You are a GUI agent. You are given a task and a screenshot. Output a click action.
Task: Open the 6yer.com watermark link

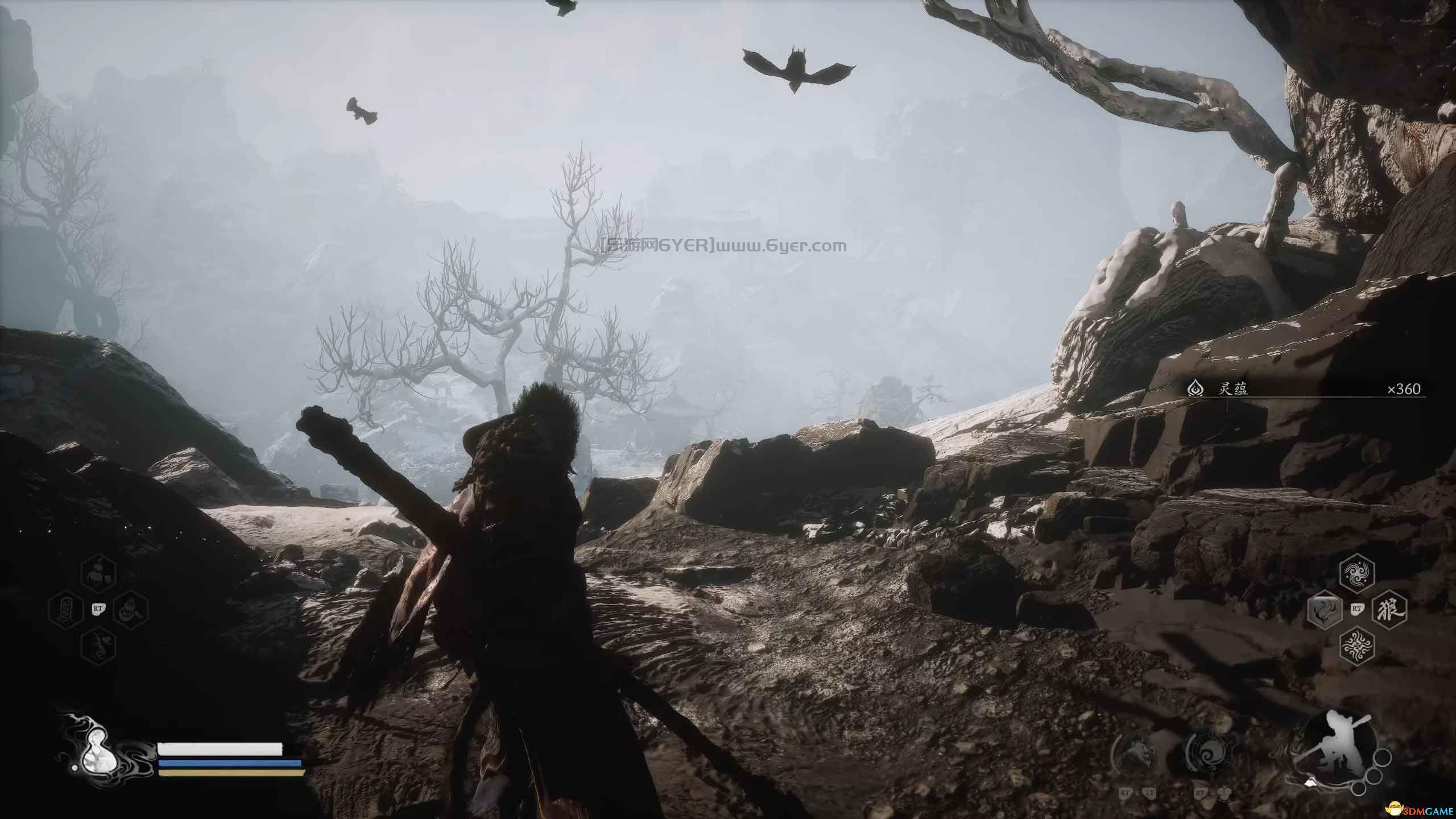click(723, 246)
